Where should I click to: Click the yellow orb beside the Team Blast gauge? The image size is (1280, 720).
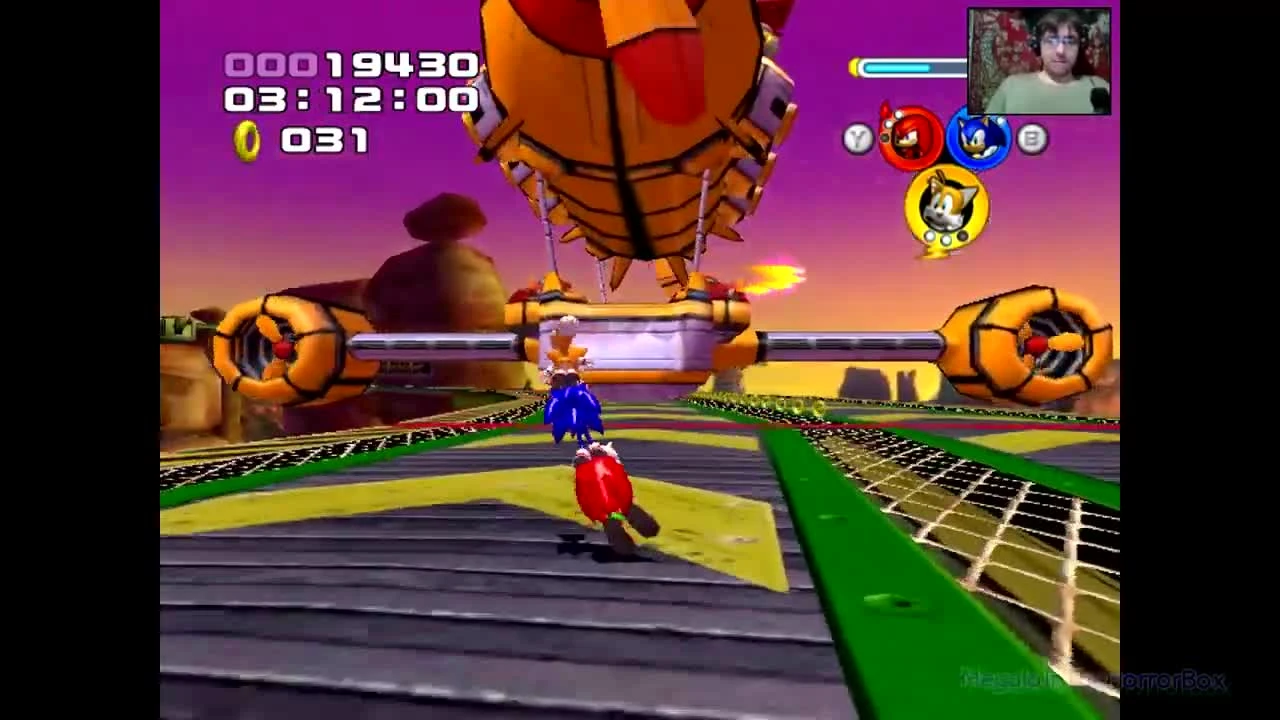click(x=856, y=68)
